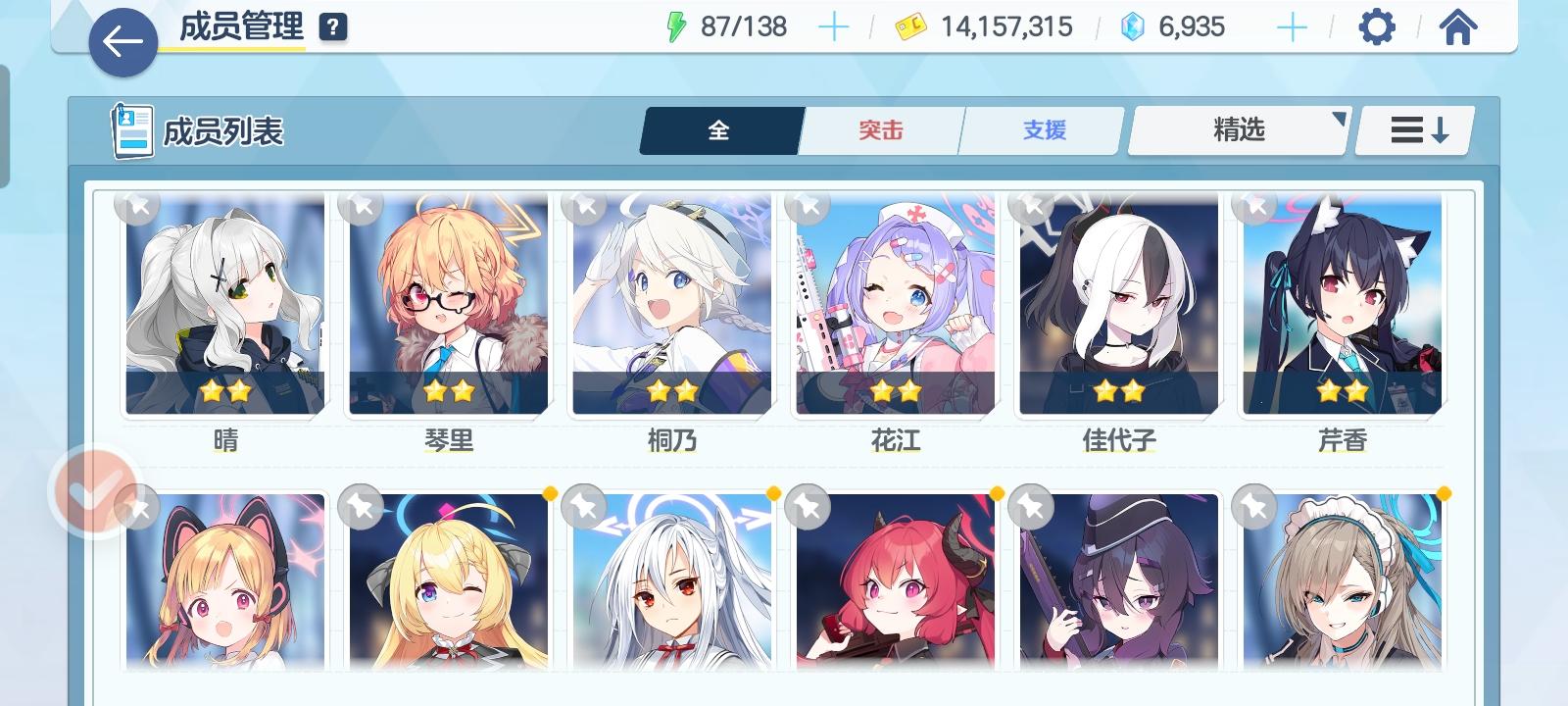Screen dimensions: 1568x706
Task: Switch to the 突击 tab
Action: [879, 128]
